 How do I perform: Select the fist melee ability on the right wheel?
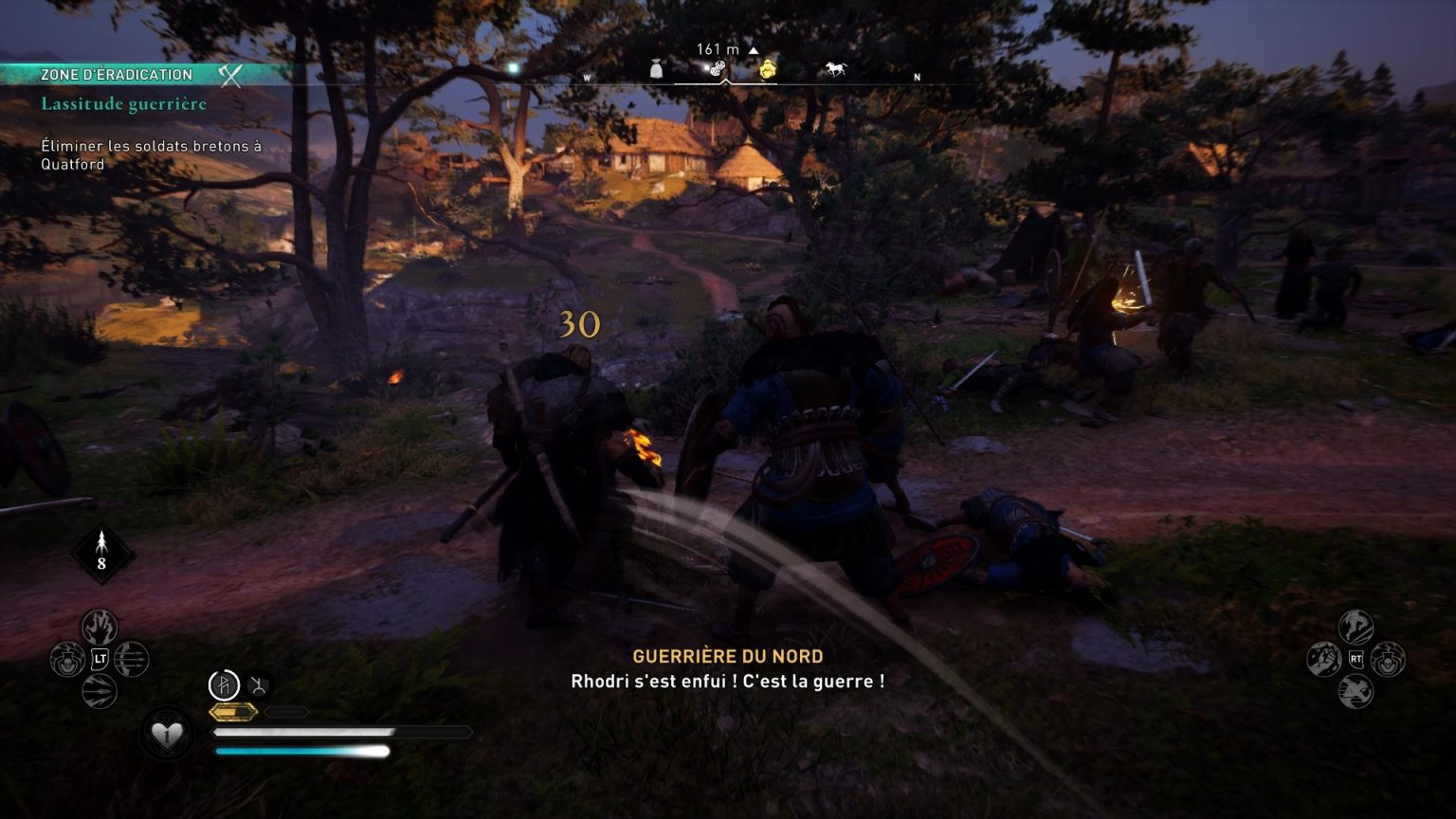pos(1324,659)
